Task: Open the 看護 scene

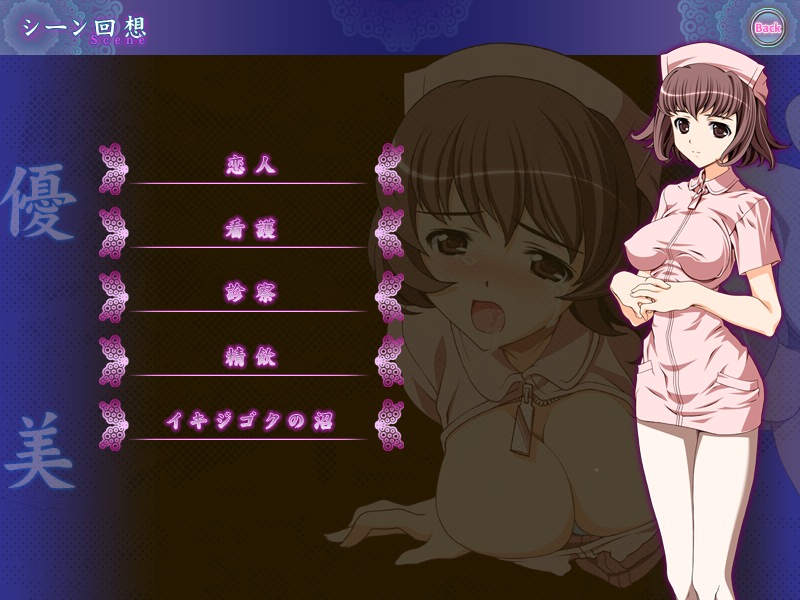Action: [x=250, y=230]
